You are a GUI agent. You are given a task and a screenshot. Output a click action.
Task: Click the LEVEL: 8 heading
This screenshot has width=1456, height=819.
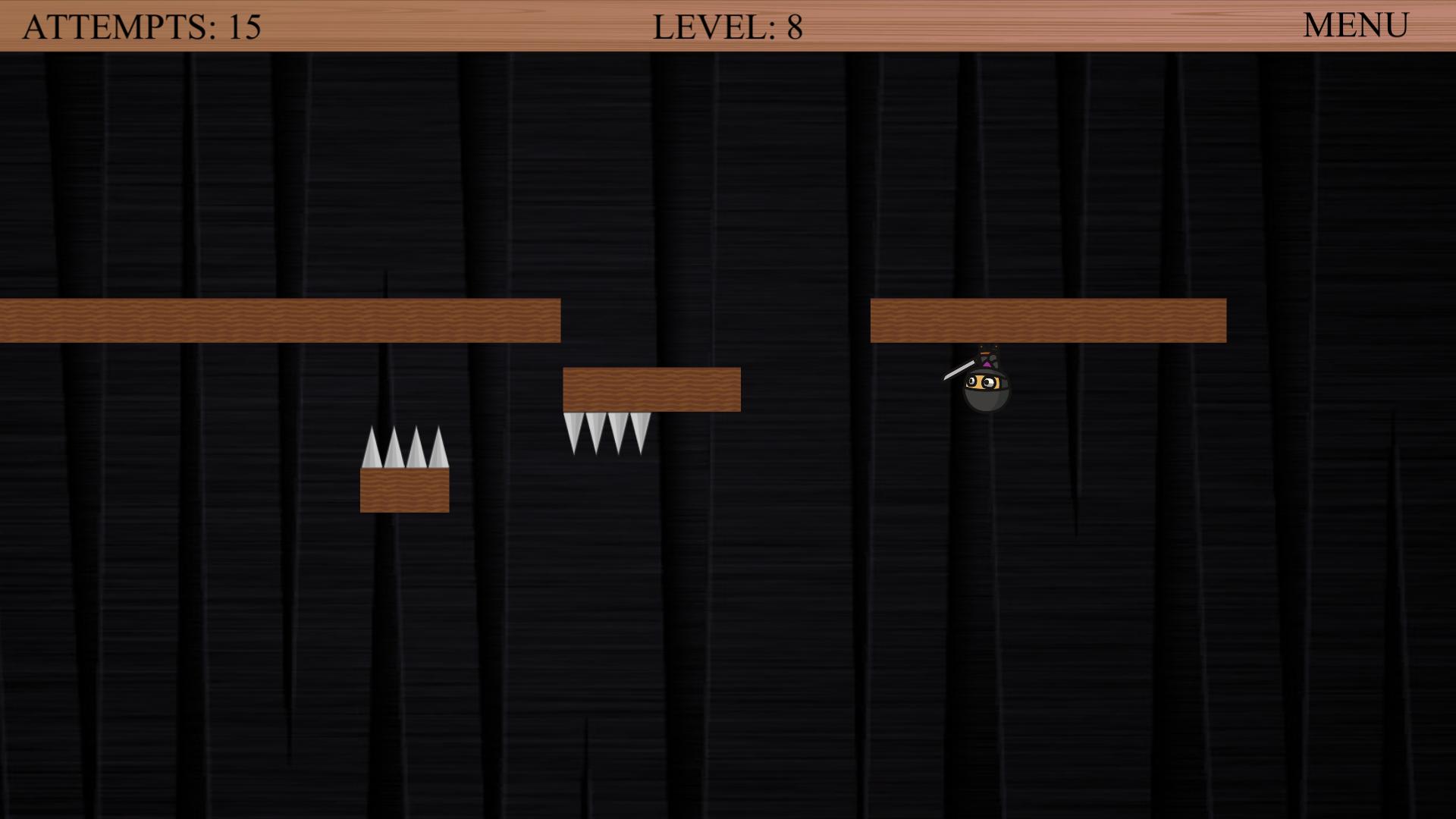[x=728, y=27]
